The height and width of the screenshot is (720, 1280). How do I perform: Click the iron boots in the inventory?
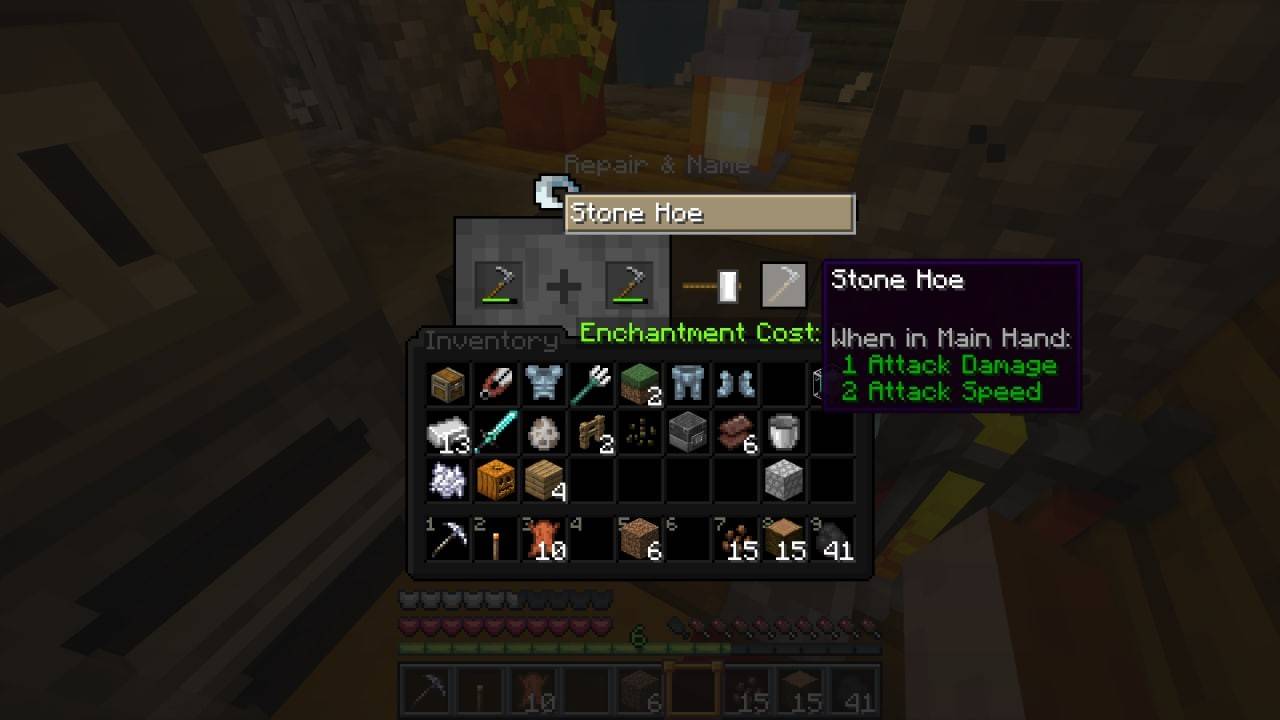[x=735, y=383]
